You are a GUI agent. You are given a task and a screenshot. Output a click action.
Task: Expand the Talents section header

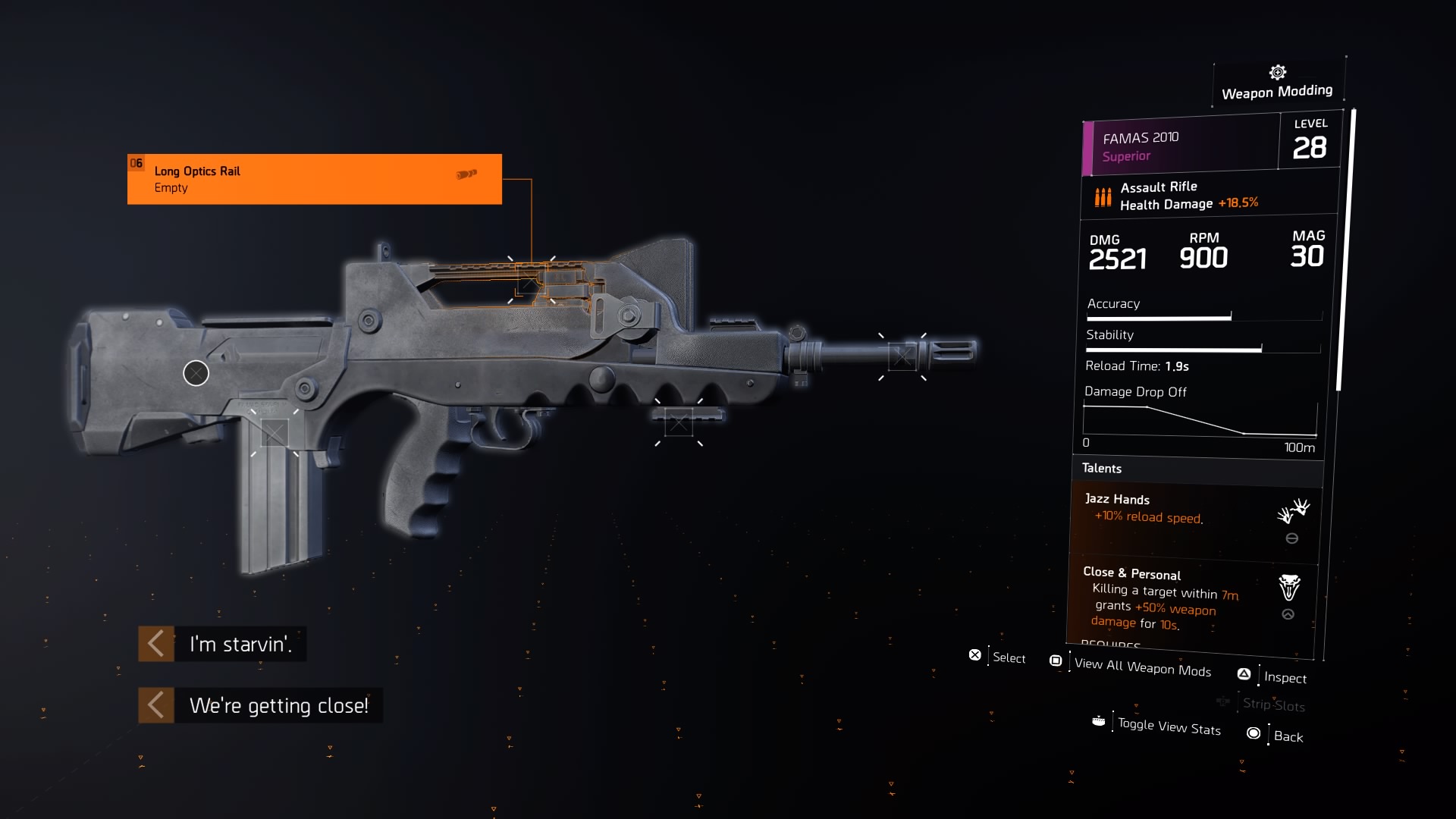(x=1197, y=469)
